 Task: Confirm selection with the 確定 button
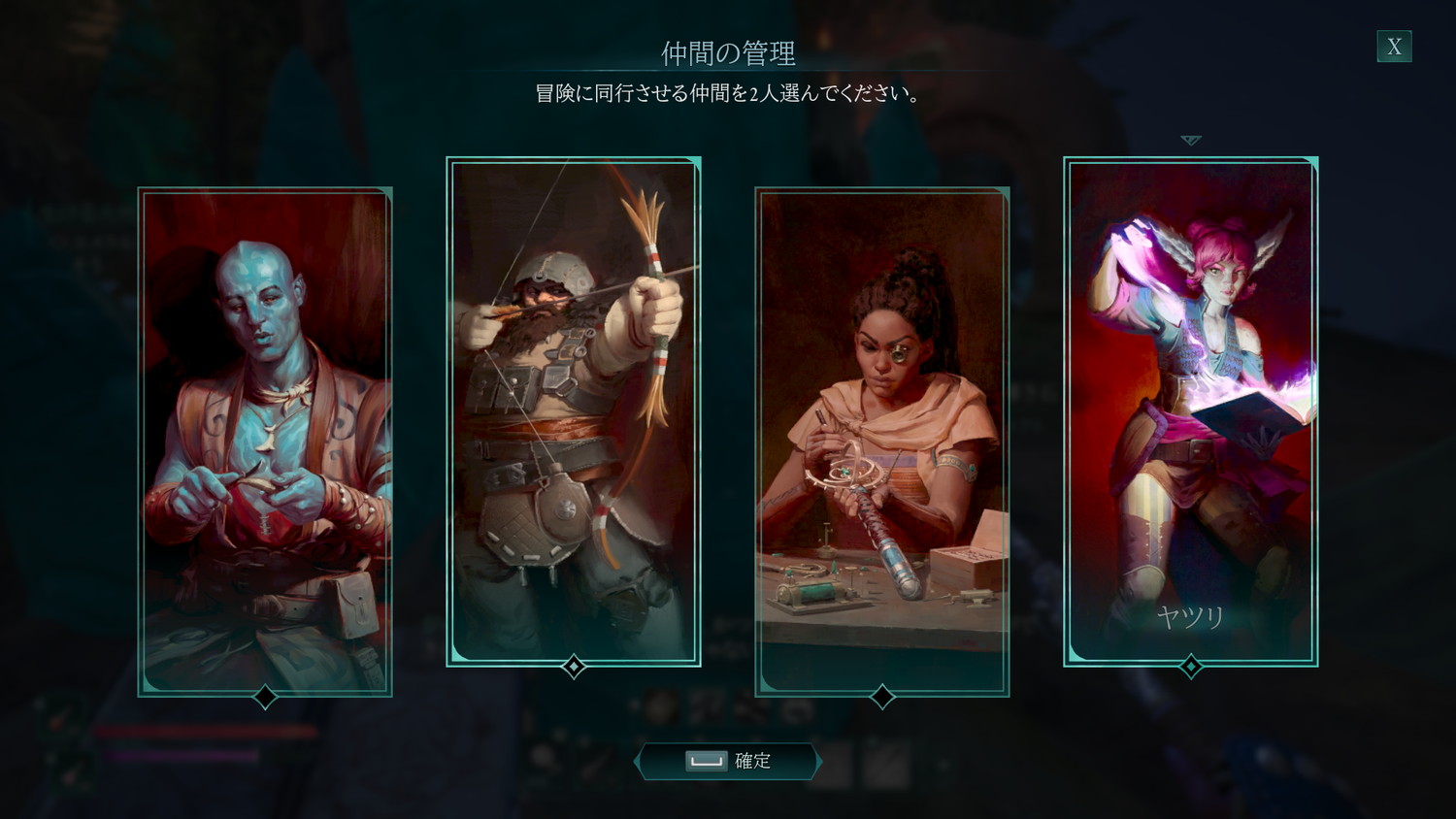[729, 762]
